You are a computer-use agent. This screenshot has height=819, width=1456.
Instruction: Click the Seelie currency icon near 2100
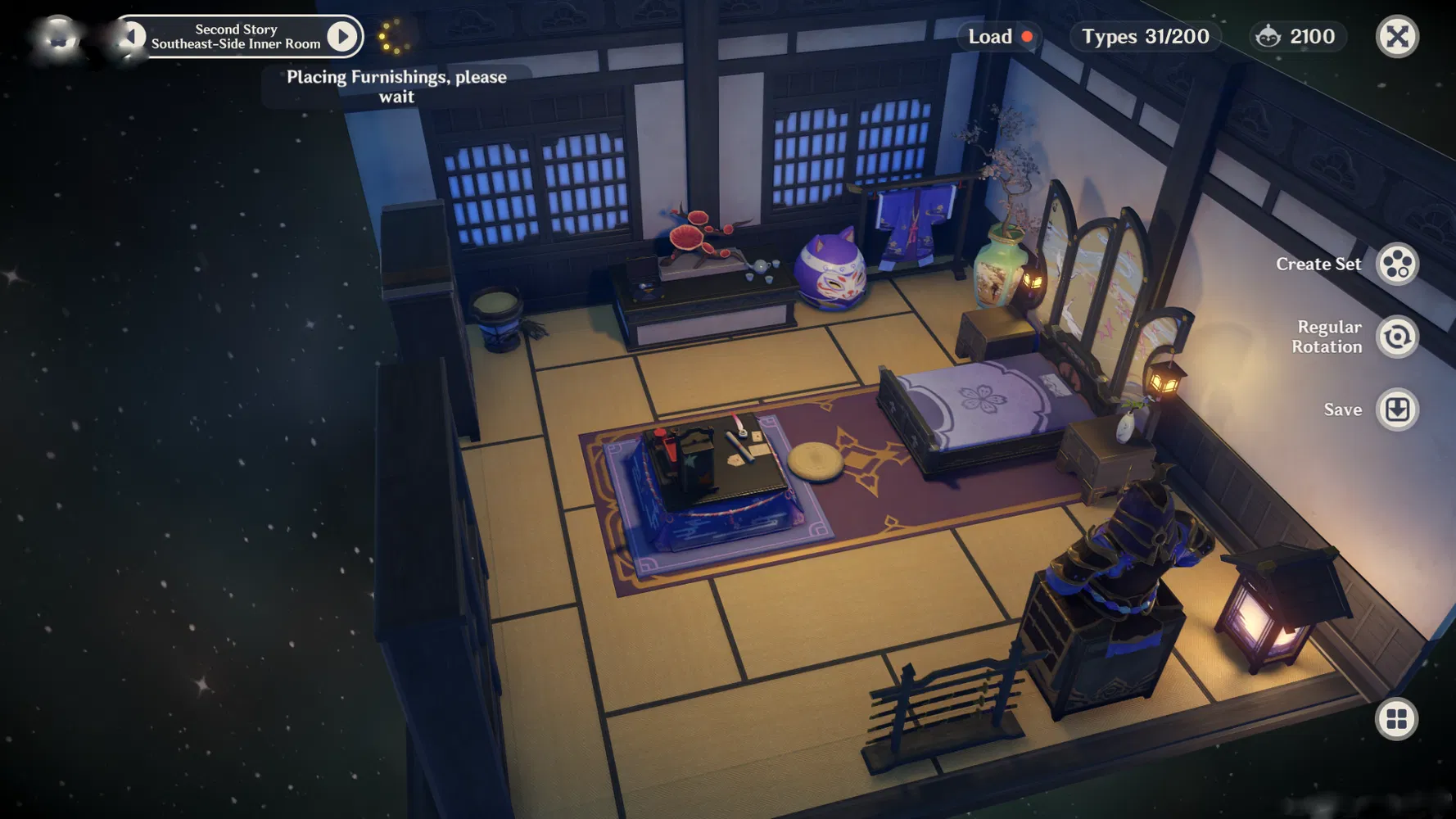(1268, 36)
